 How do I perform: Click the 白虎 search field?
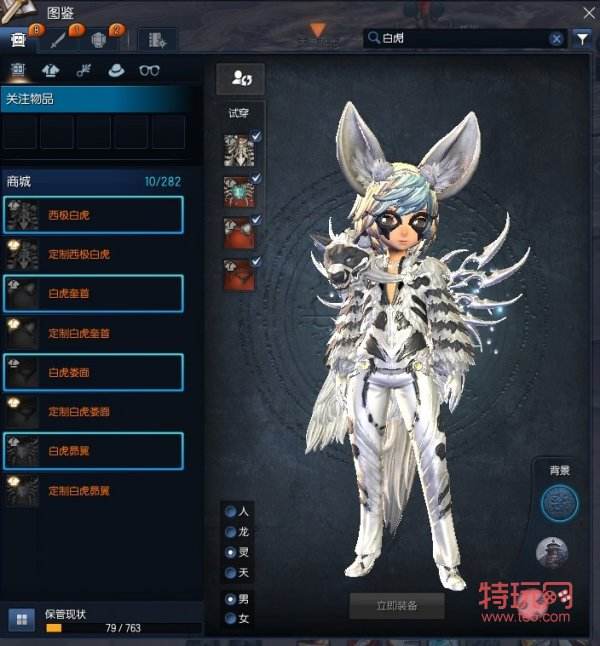pyautogui.click(x=460, y=39)
